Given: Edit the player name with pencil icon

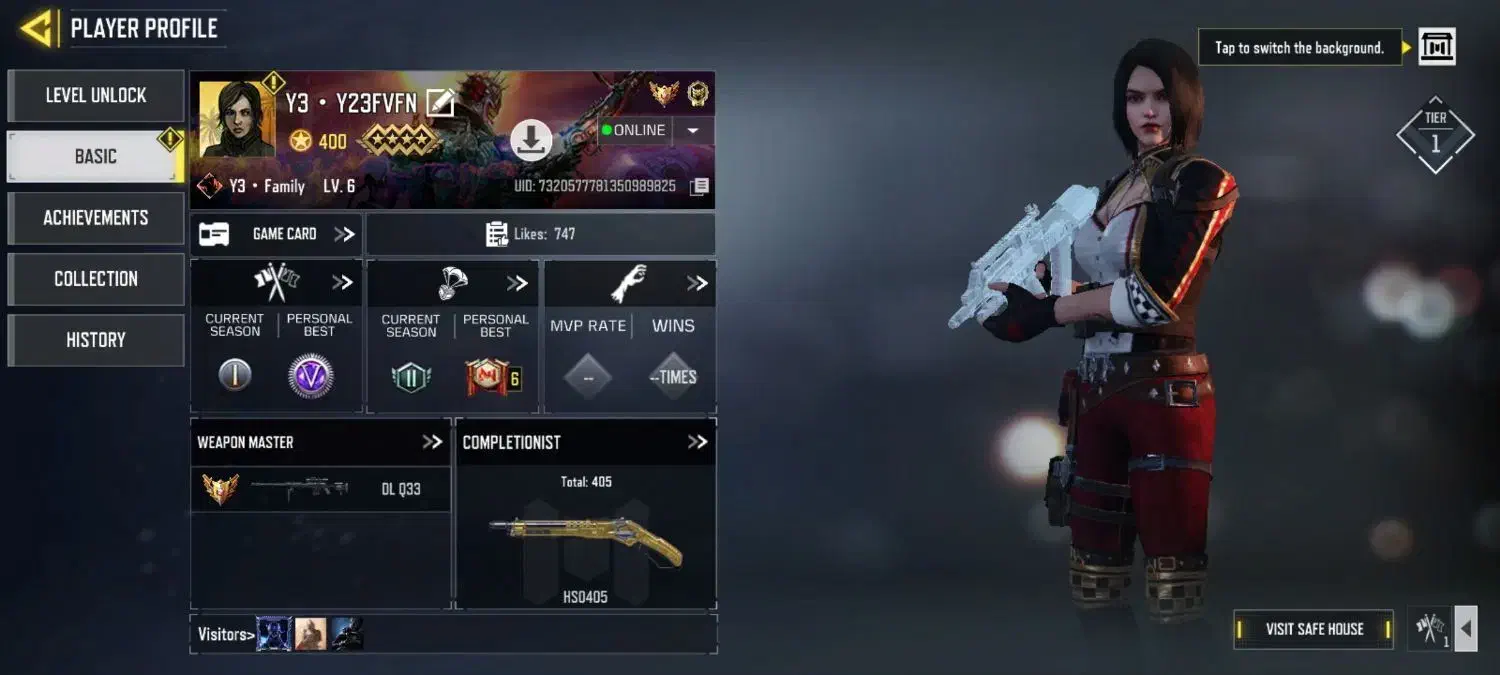Looking at the screenshot, I should tap(440, 102).
